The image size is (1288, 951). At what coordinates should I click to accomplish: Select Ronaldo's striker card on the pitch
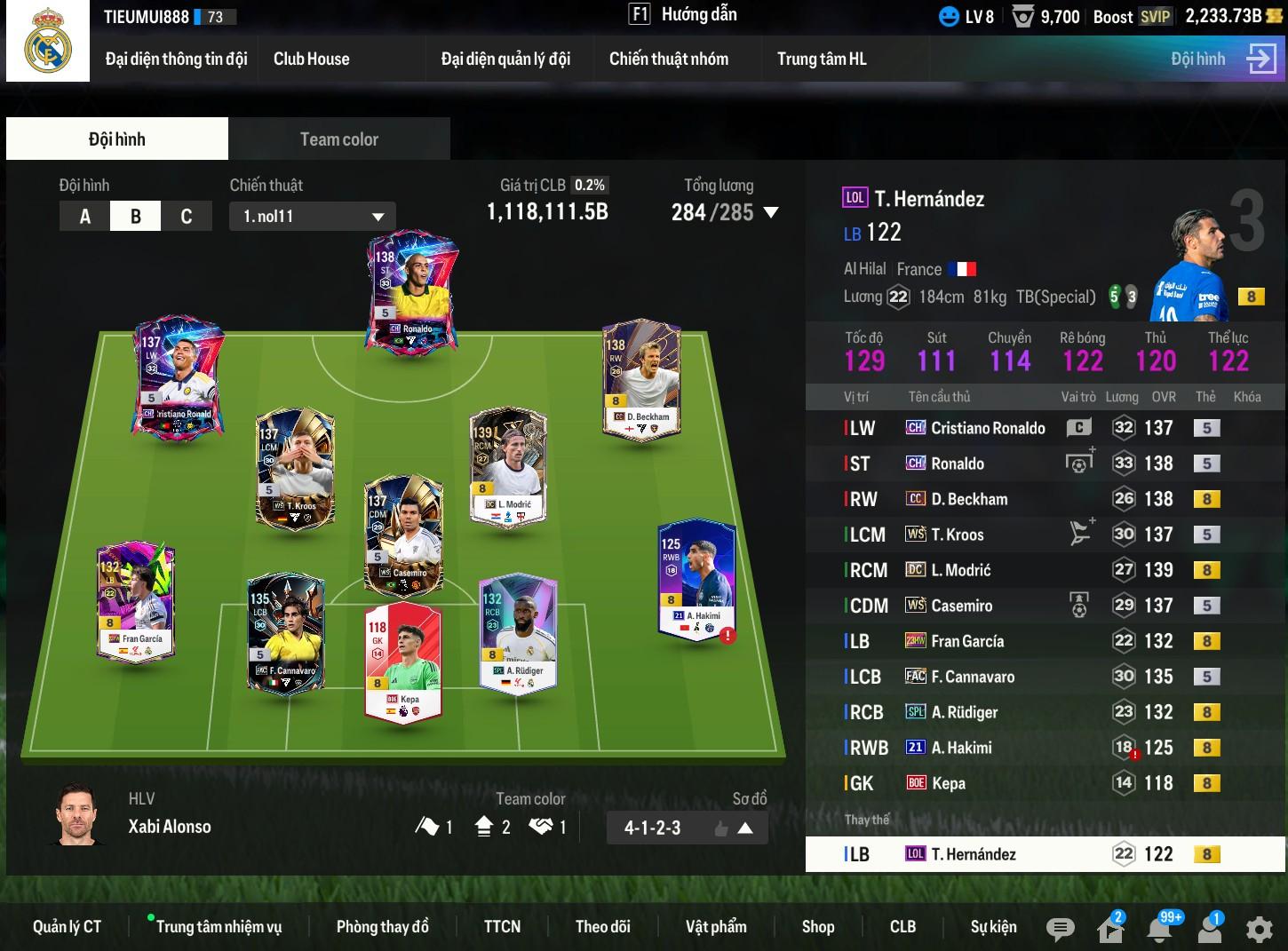point(412,293)
